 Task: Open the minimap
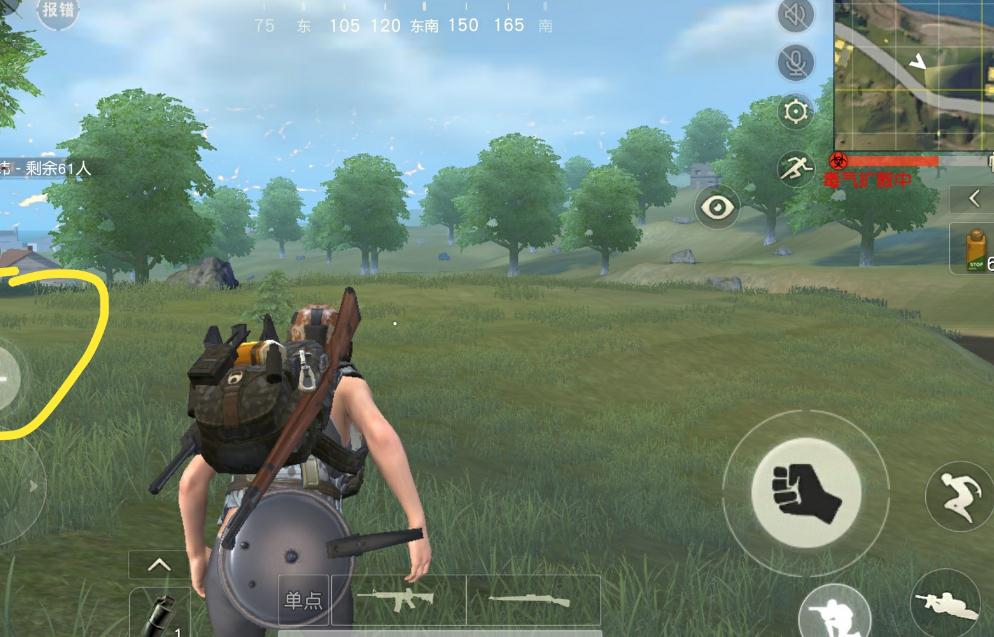tap(912, 74)
